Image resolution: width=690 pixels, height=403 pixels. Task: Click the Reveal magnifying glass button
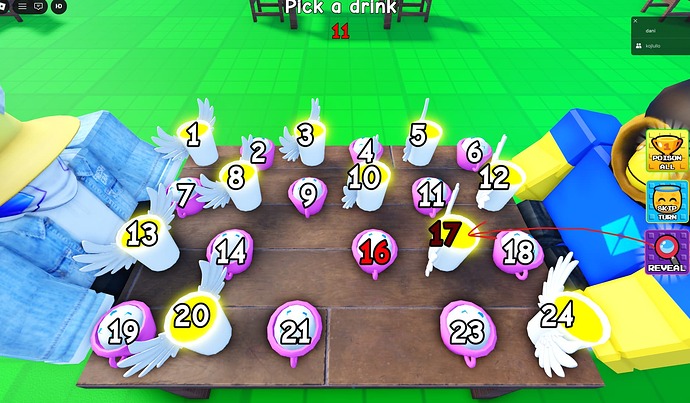(x=666, y=253)
